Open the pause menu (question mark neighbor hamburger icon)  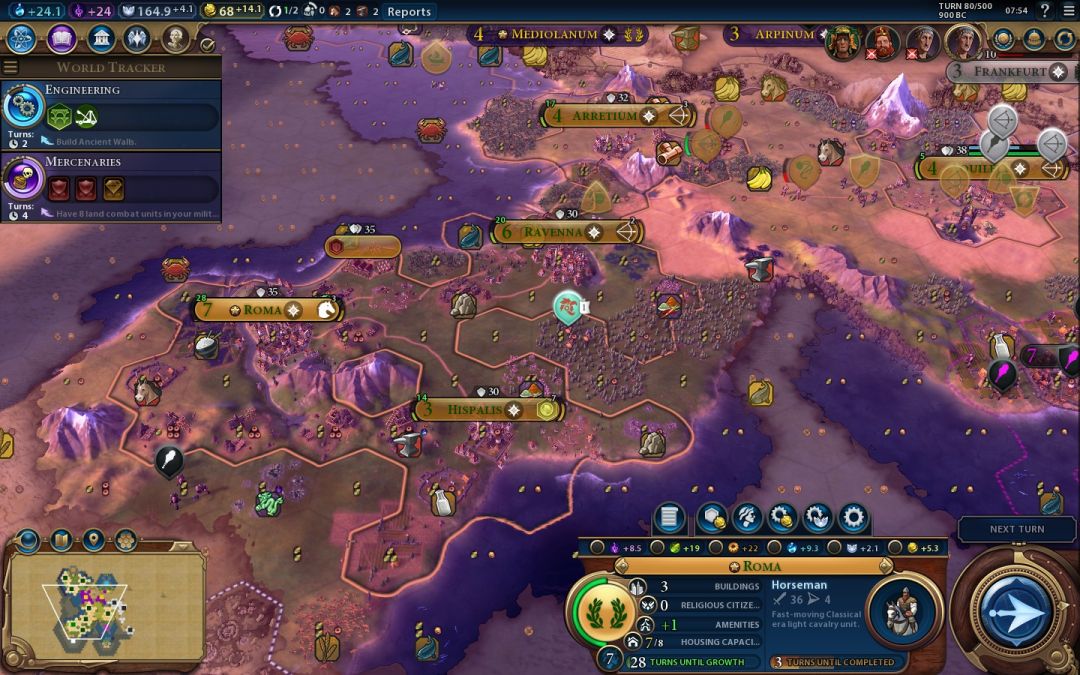[x=1070, y=11]
